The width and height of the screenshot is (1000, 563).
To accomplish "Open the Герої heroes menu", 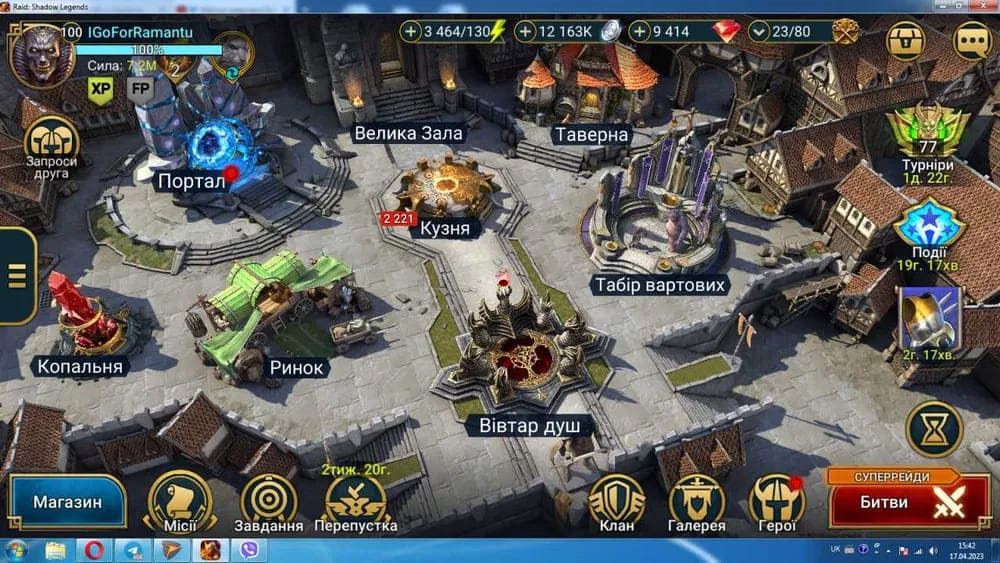I will click(x=777, y=498).
